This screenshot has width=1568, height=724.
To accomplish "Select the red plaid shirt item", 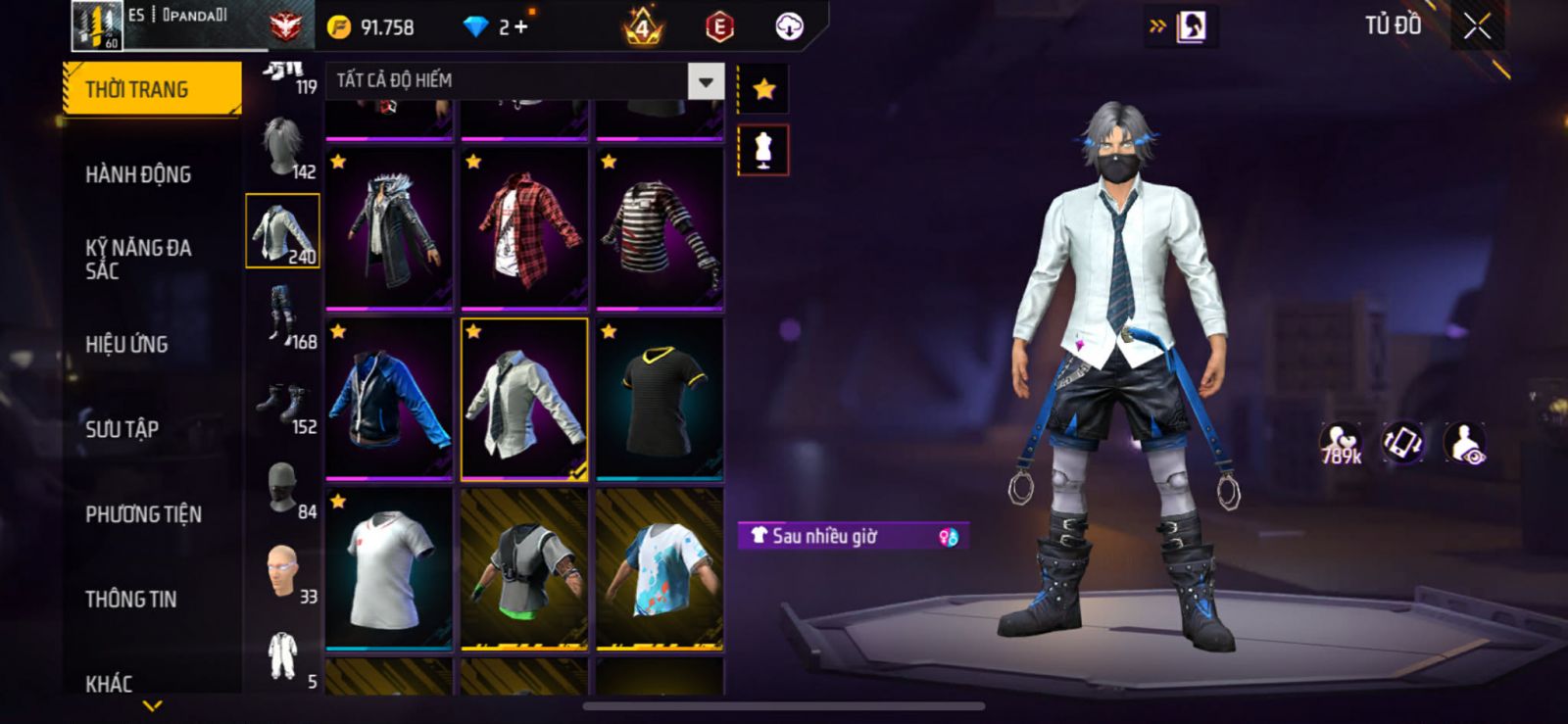I will pos(524,229).
